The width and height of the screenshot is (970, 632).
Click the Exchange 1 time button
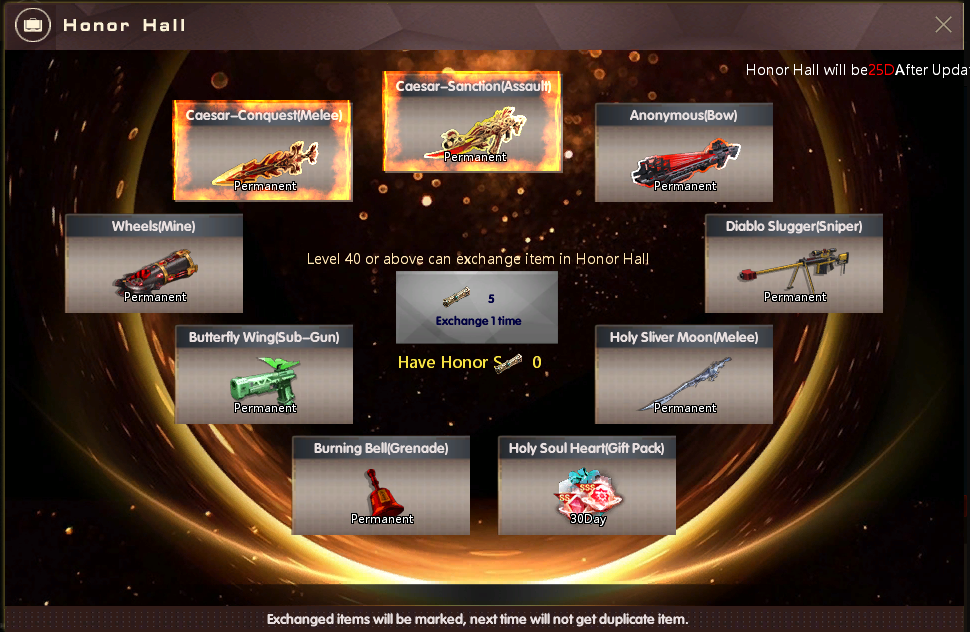(x=477, y=308)
